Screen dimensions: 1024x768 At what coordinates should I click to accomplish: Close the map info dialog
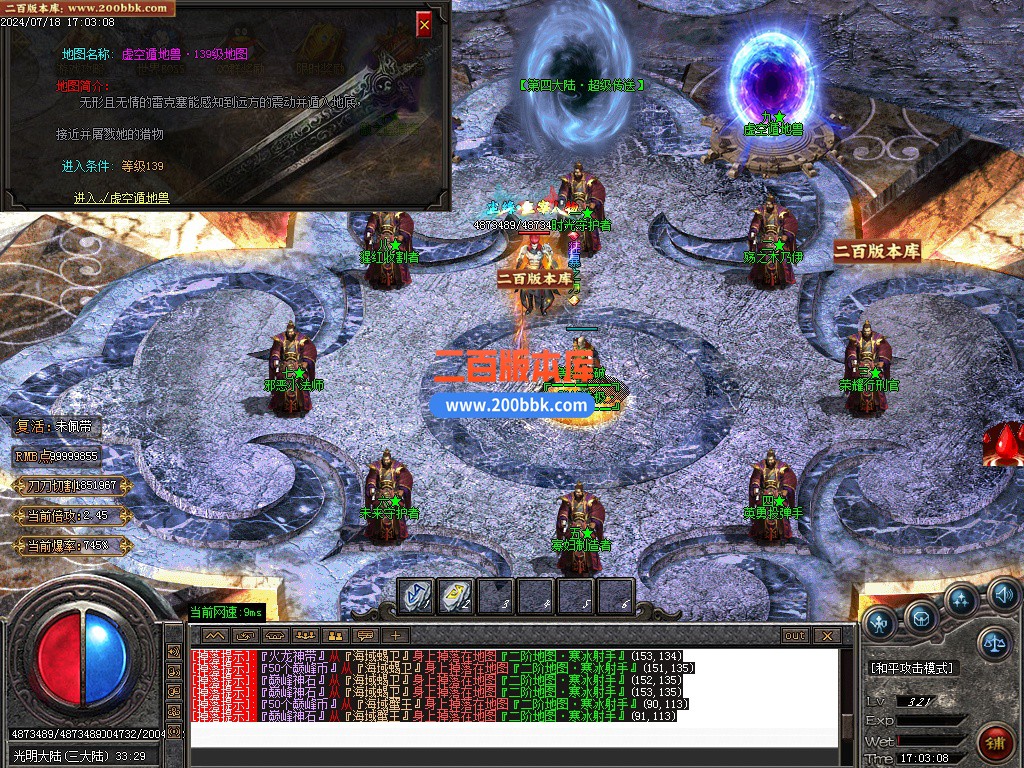click(x=424, y=24)
